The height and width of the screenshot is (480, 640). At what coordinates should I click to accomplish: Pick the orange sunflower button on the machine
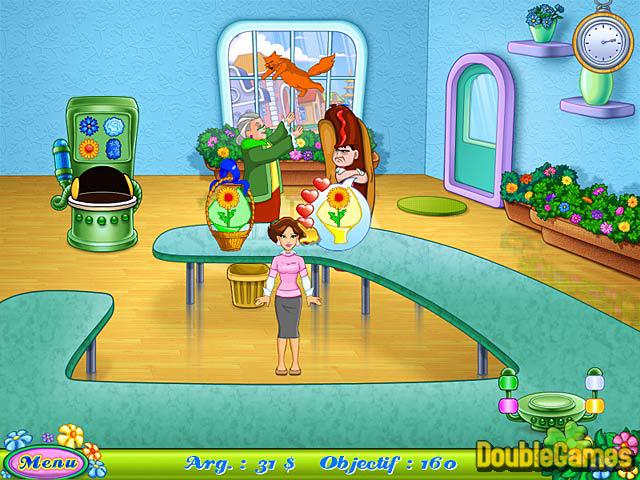point(89,150)
